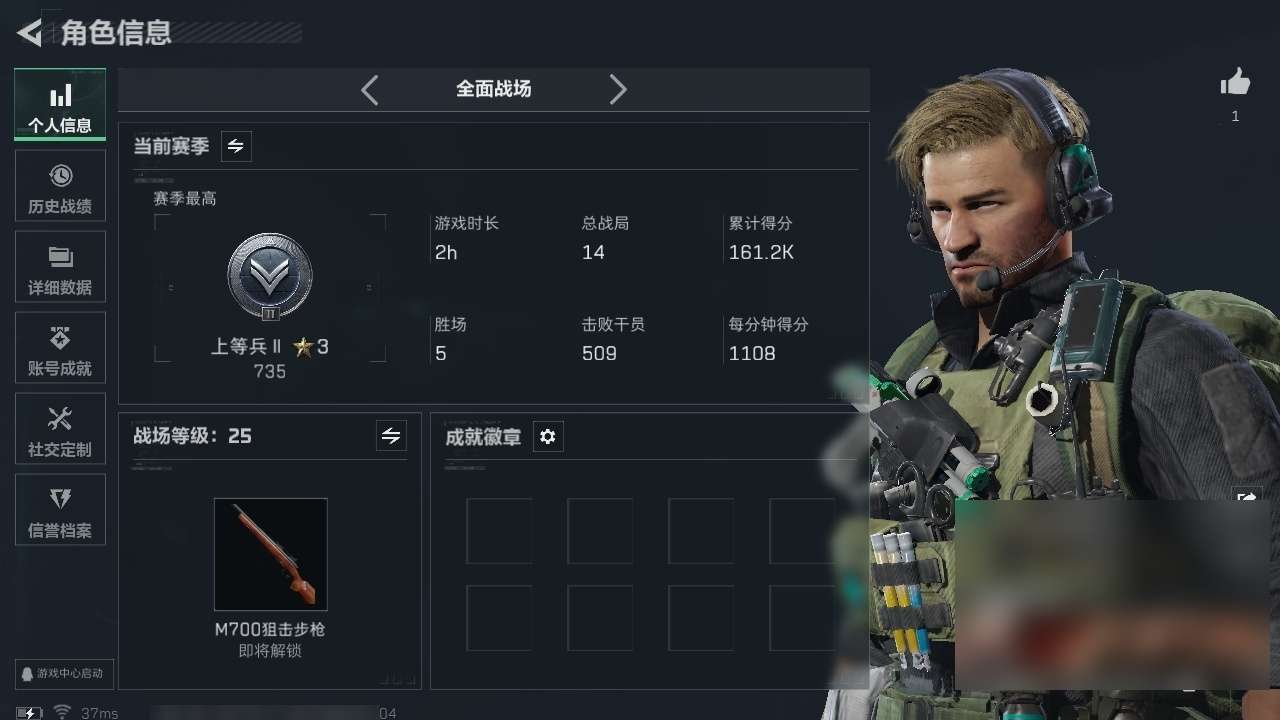Click the rank progress value 735
Screen dimensions: 1280x720
(x=270, y=371)
